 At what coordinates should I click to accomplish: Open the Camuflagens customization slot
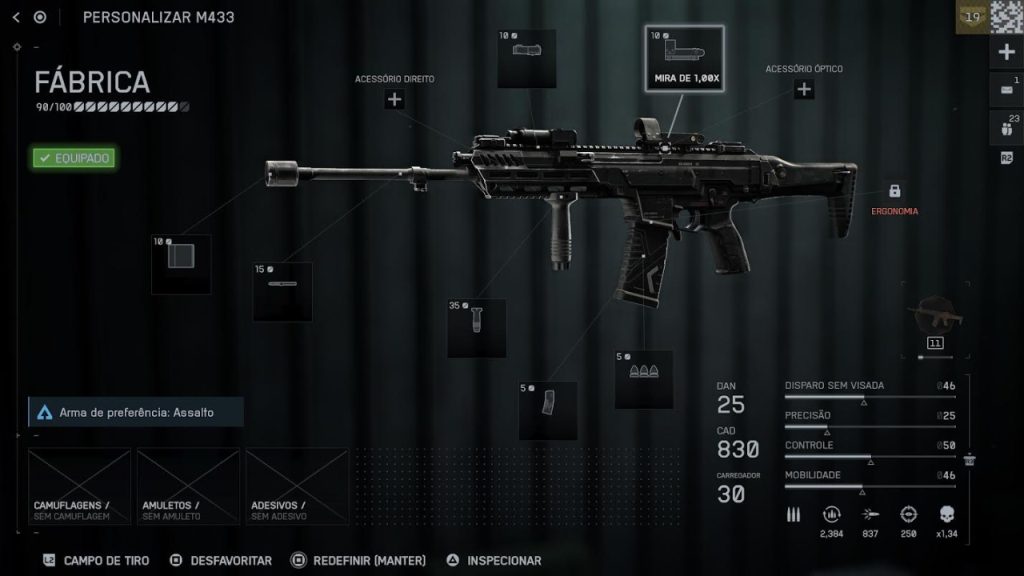(79, 486)
